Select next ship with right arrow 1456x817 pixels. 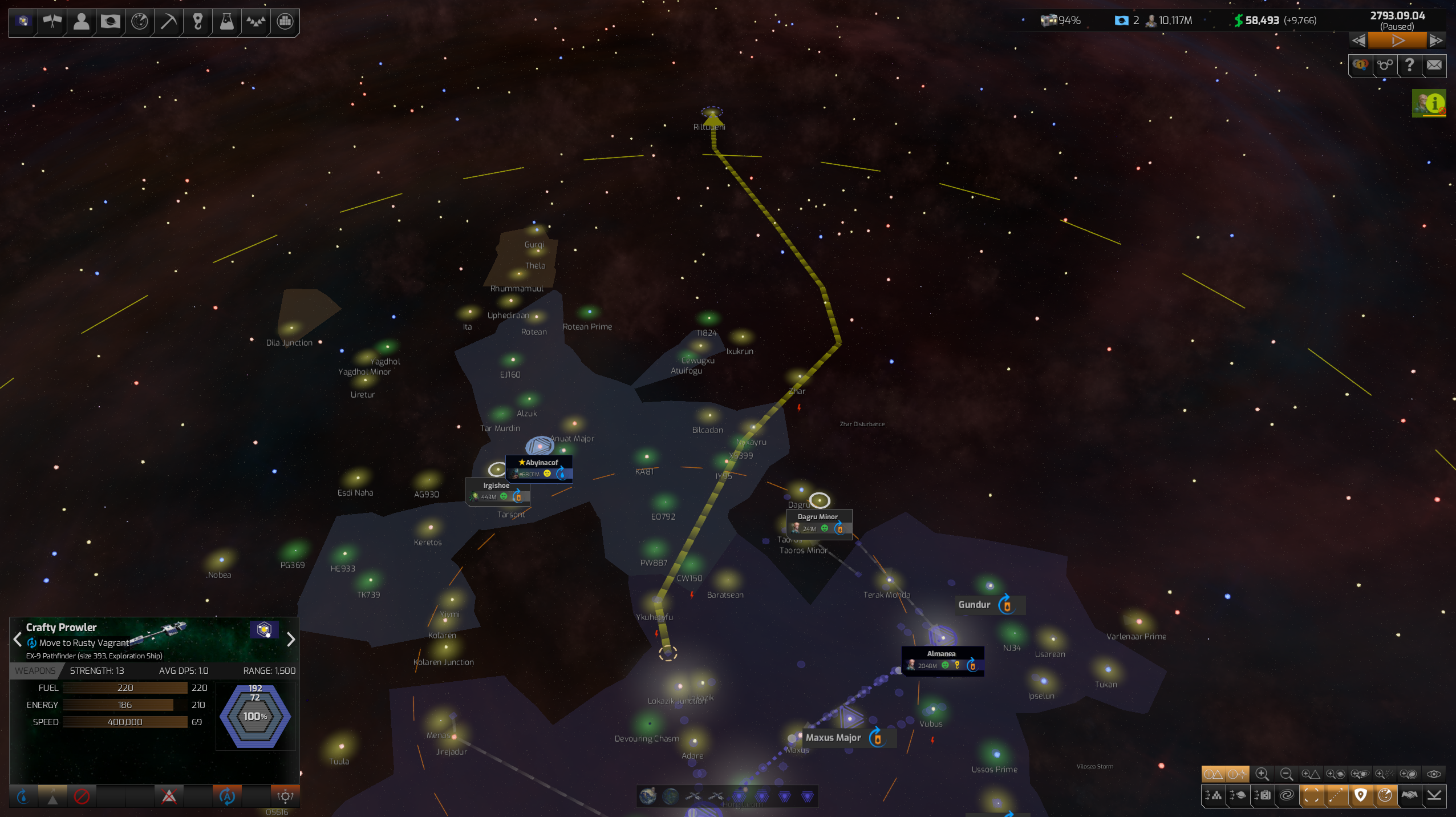click(291, 640)
